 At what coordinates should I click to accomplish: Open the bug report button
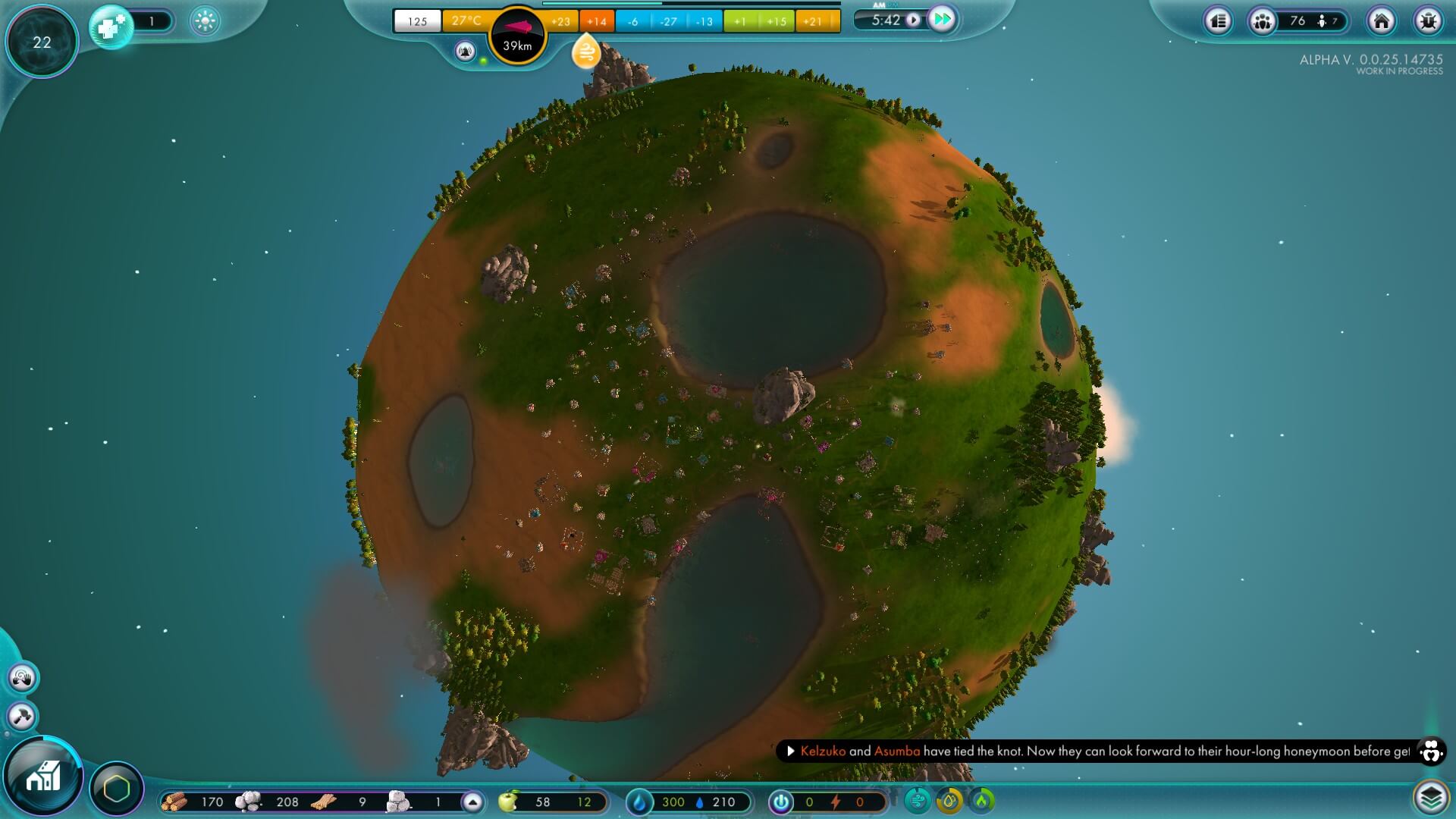[x=1428, y=21]
